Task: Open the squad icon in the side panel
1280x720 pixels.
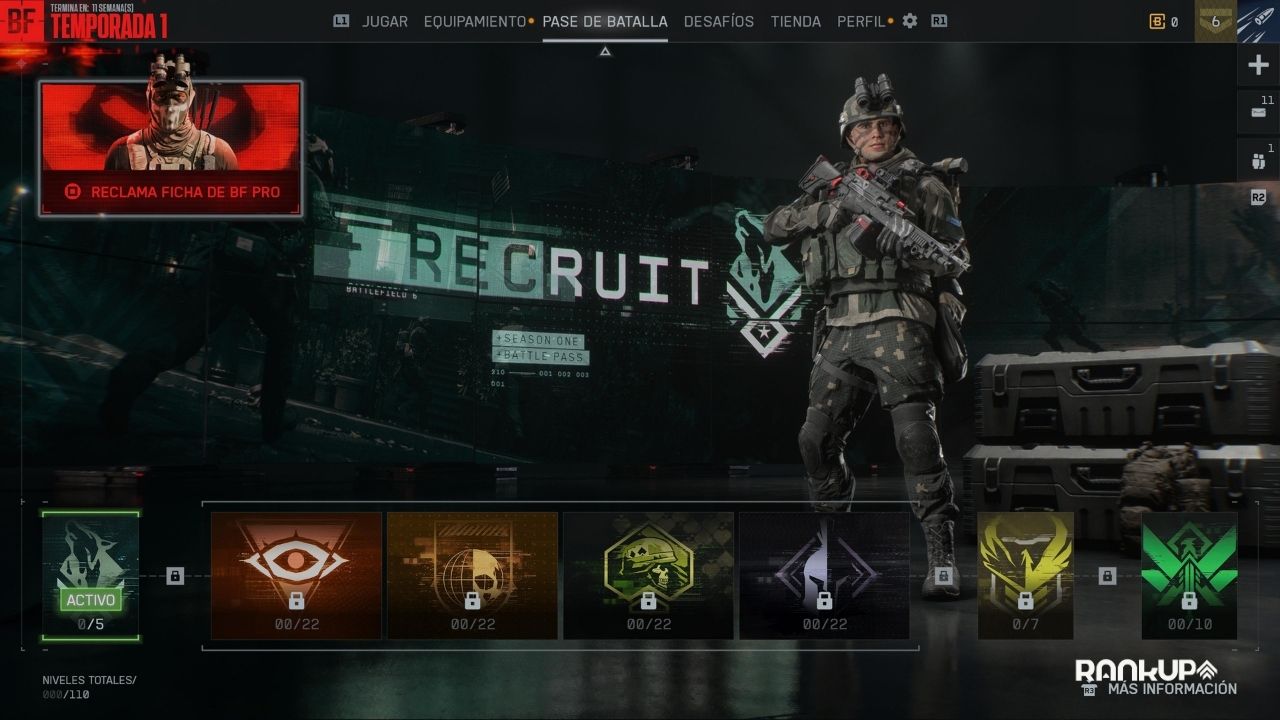Action: click(x=1258, y=160)
